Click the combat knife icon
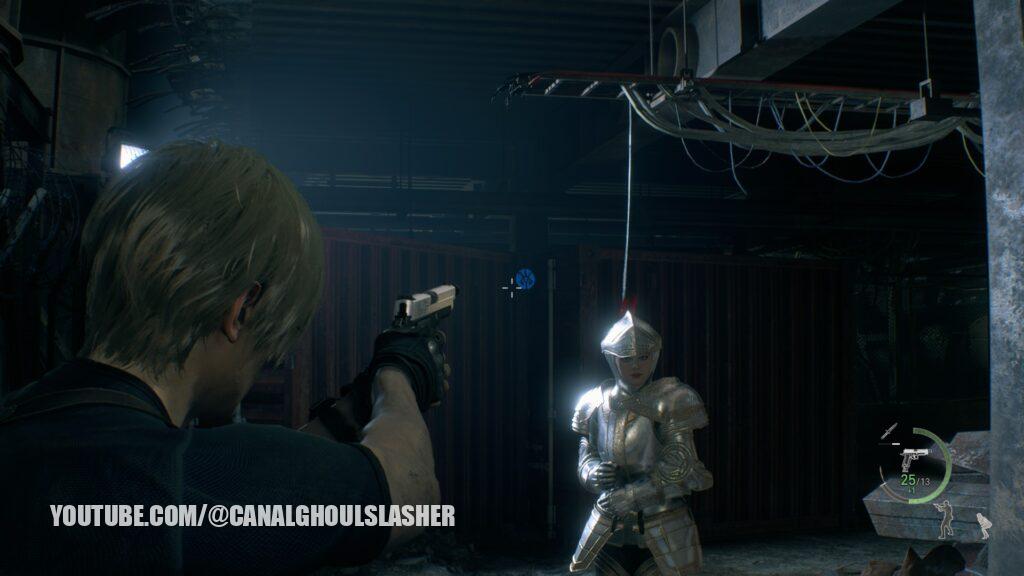This screenshot has width=1024, height=576. (x=889, y=431)
